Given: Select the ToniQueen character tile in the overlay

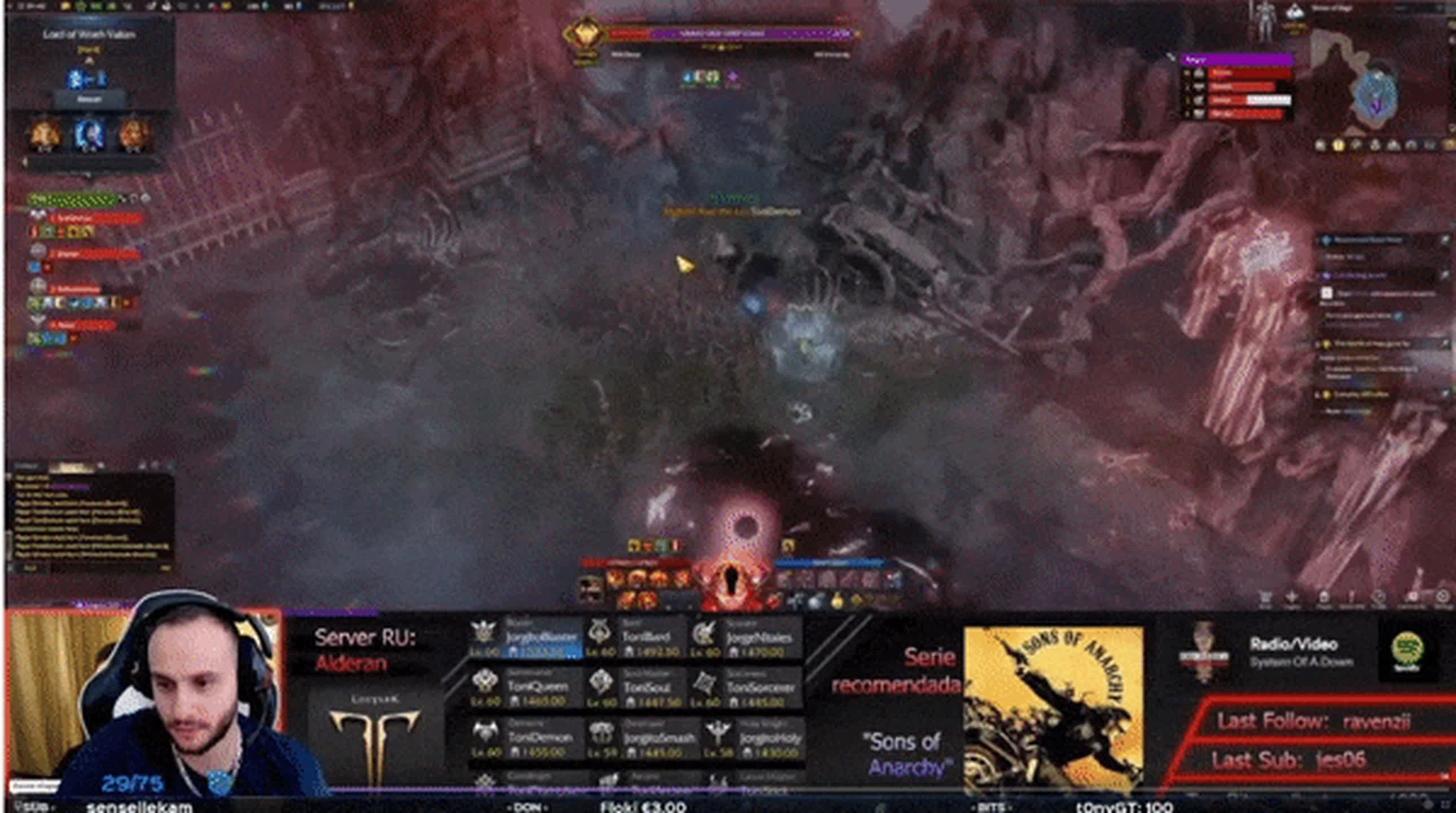Looking at the screenshot, I should pos(525,688).
